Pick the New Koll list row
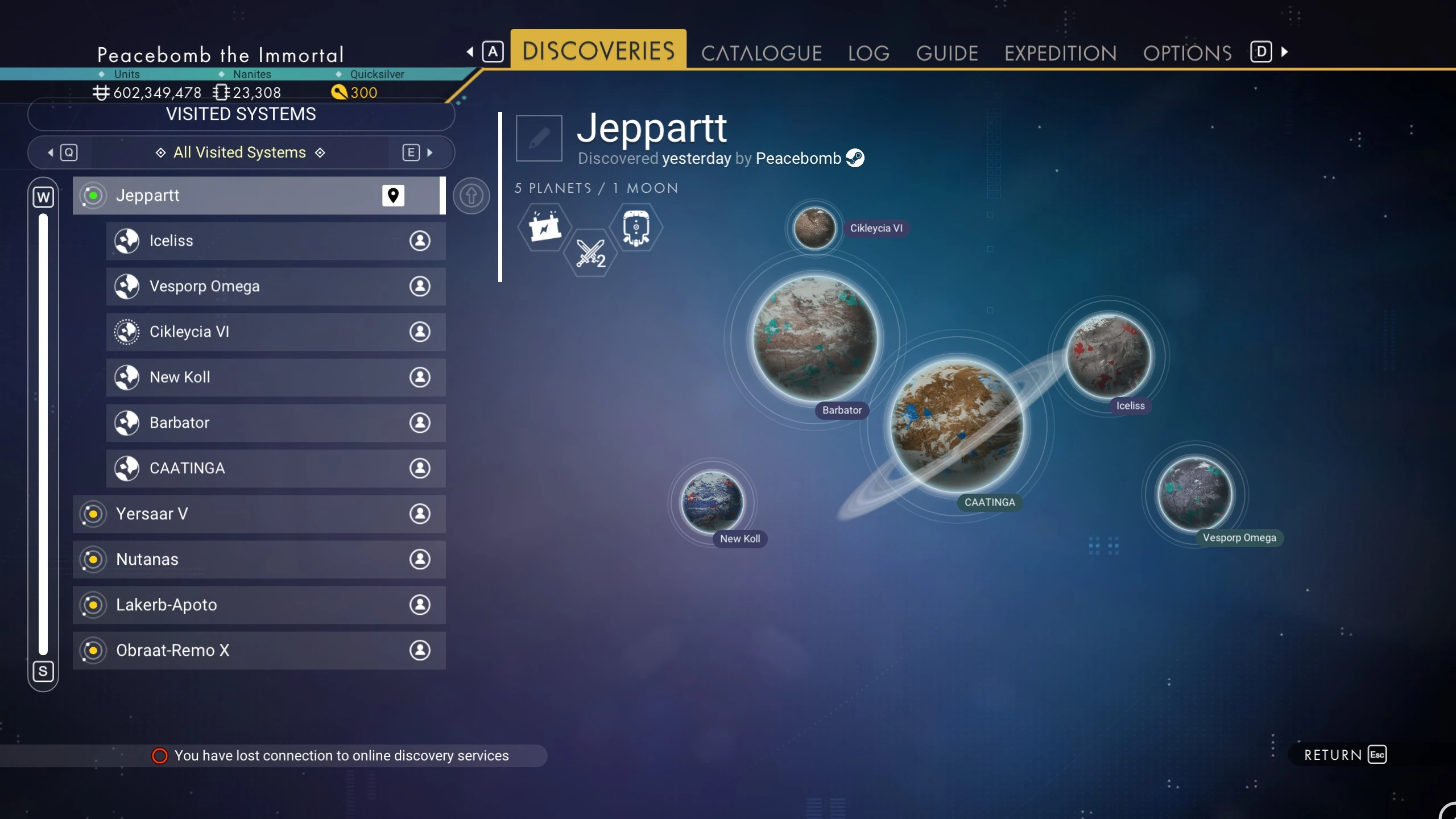Screen dimensions: 1456x819 coord(275,377)
